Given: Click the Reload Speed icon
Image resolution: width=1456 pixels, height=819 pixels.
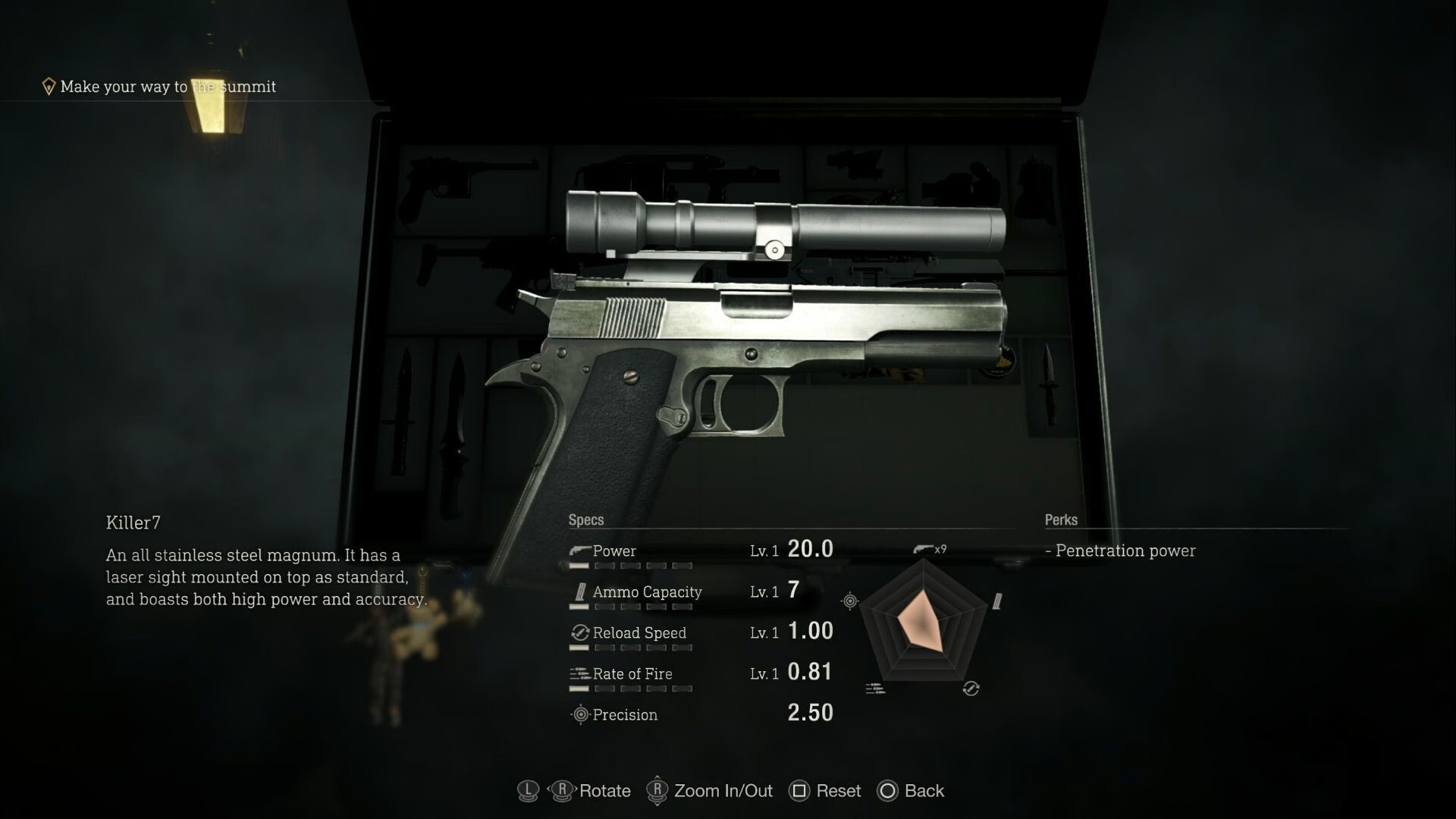Looking at the screenshot, I should [579, 632].
